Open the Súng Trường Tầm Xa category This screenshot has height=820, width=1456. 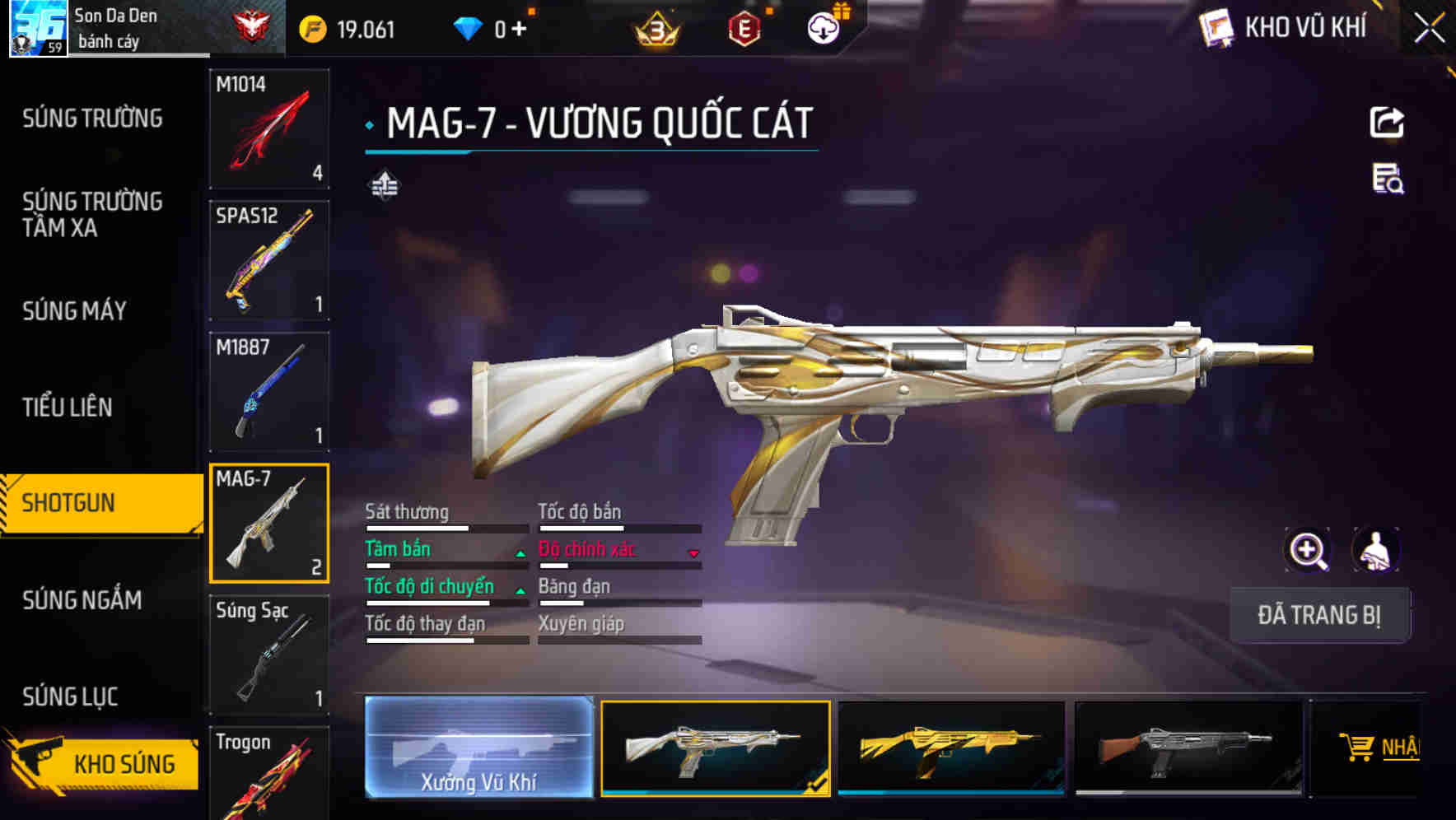[x=92, y=214]
